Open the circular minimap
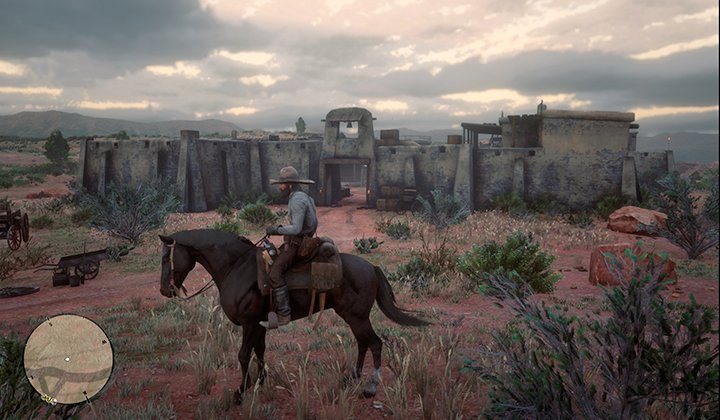Screen dimensions: 720x420 (x=68, y=359)
